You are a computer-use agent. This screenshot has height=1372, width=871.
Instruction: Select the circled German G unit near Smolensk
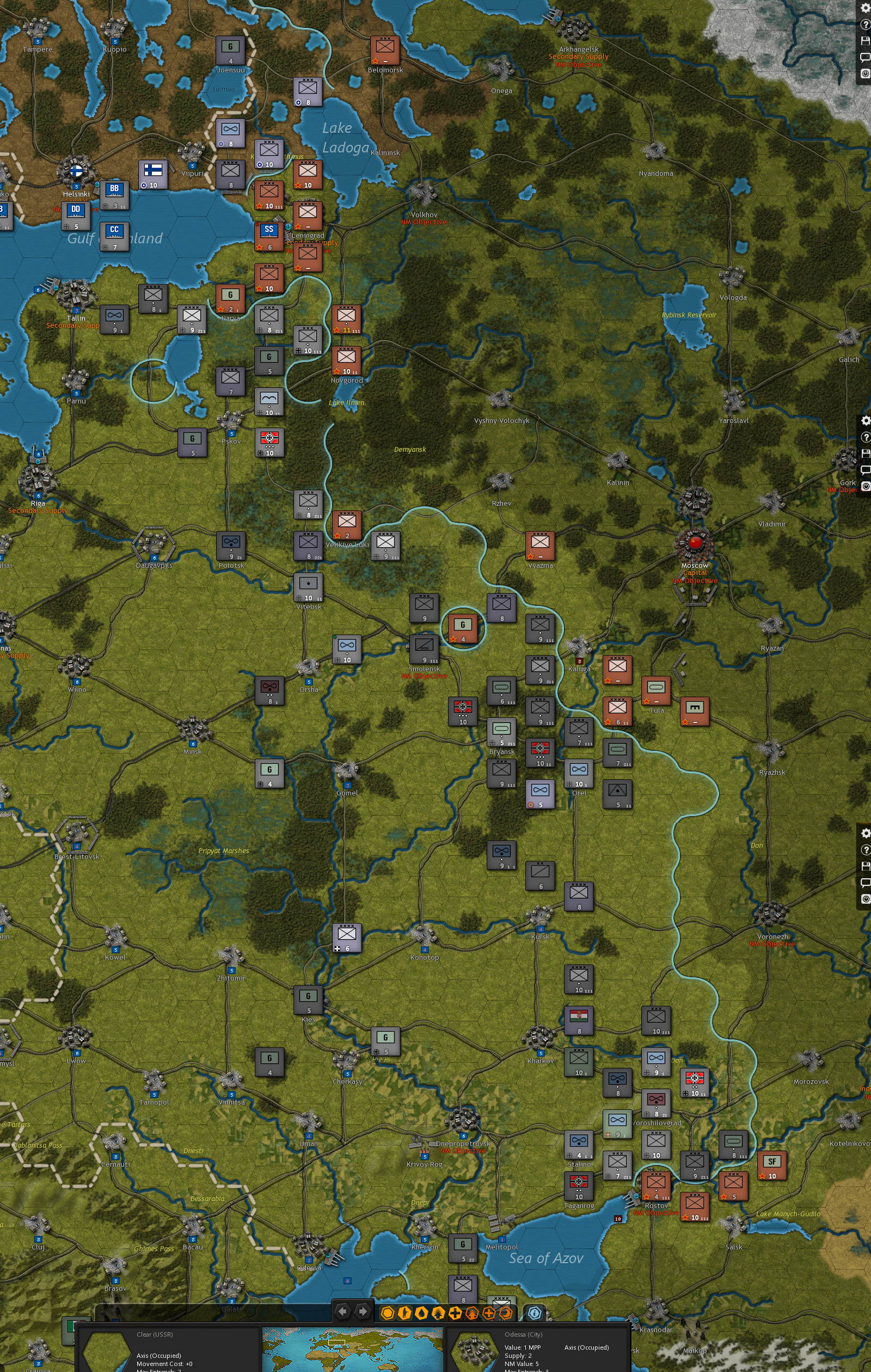pos(463,627)
